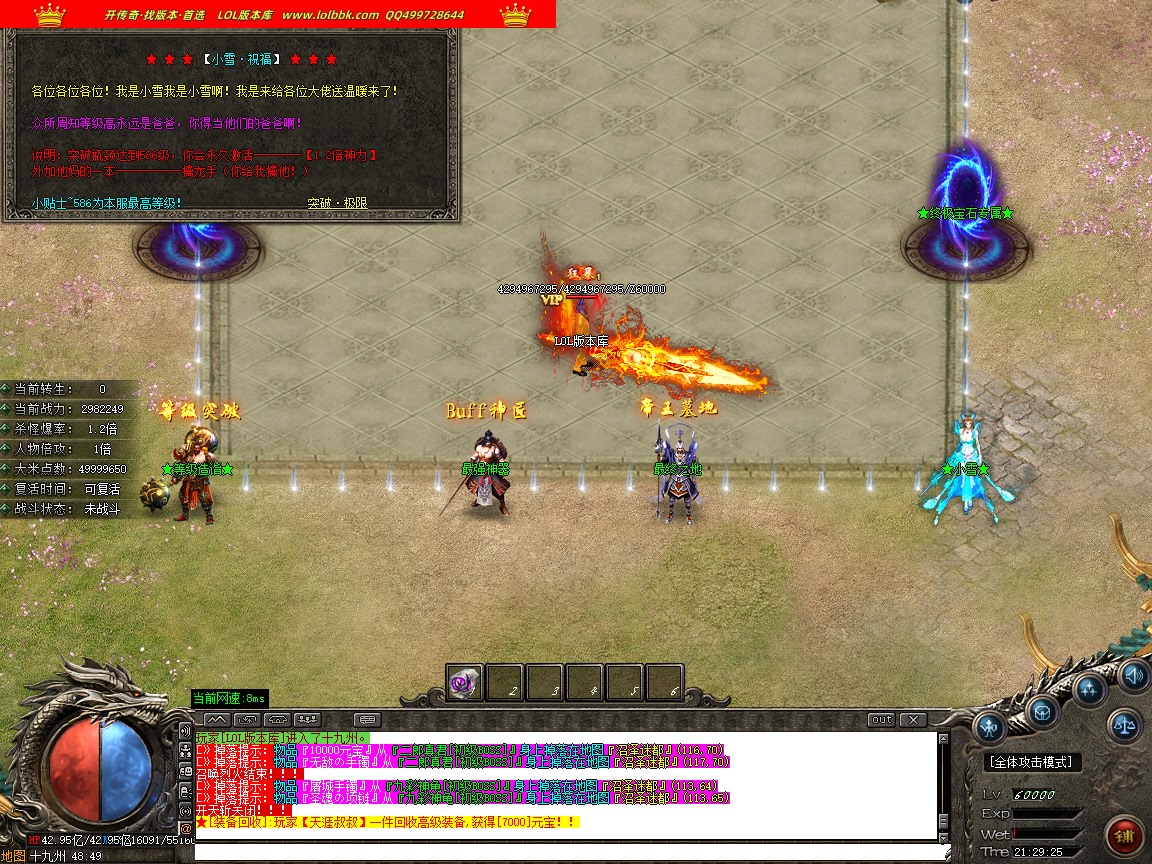1152x864 pixels.
Task: Choose the 突破·极限 dialogue option
Action: pos(337,202)
